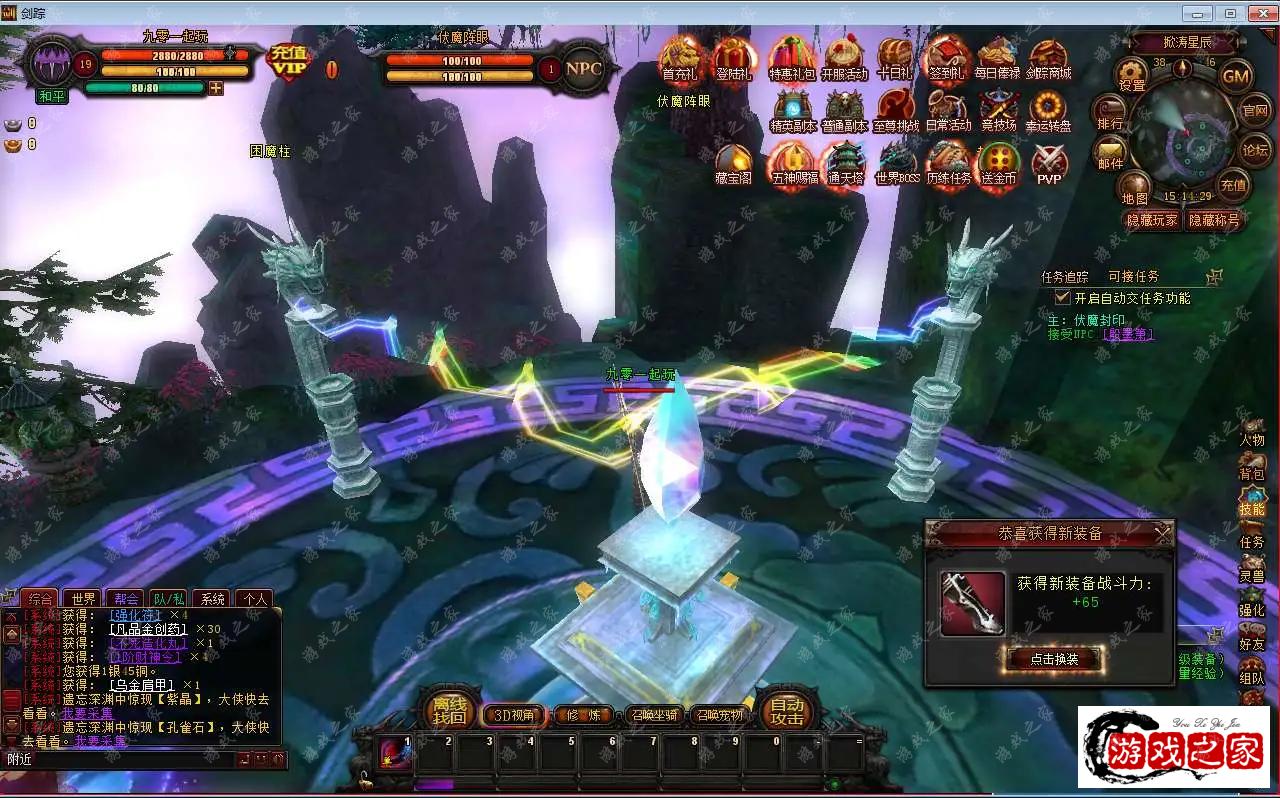The height and width of the screenshot is (798, 1280).
Task: Activate the 自动攻击 auto-attack button
Action: click(787, 710)
